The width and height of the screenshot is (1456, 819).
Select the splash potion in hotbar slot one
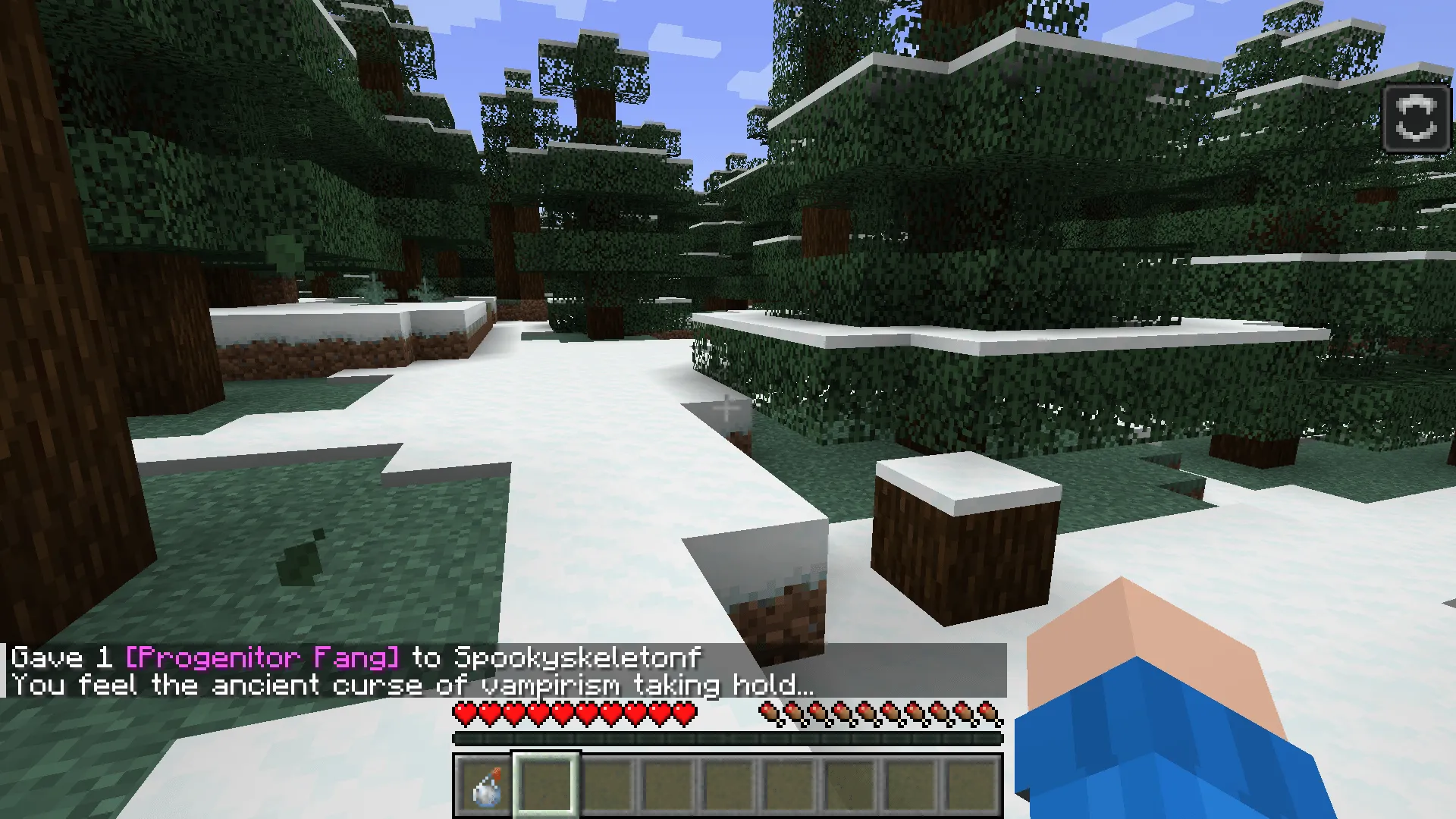[485, 787]
